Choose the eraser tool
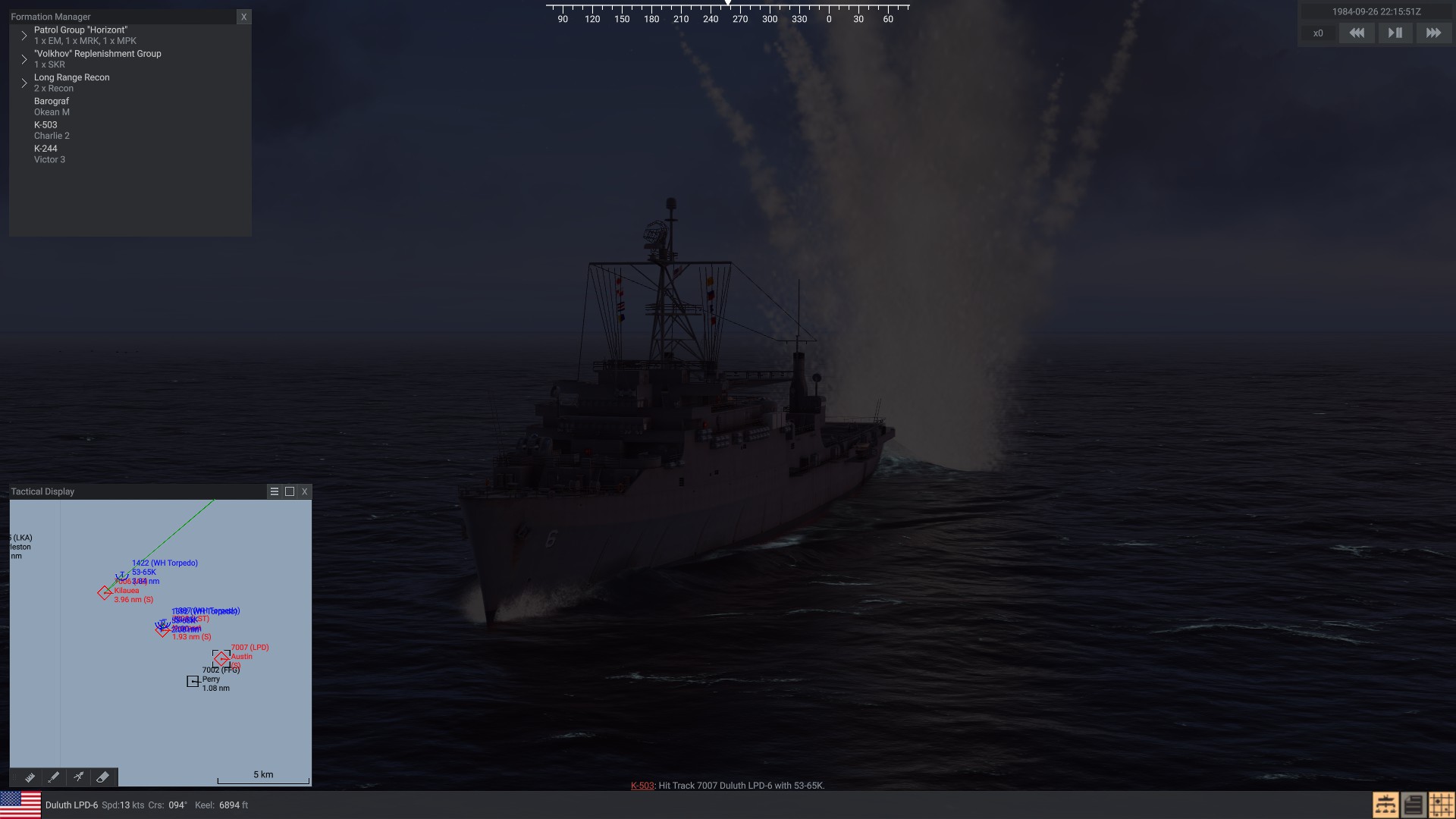This screenshot has width=1456, height=819. [x=102, y=777]
